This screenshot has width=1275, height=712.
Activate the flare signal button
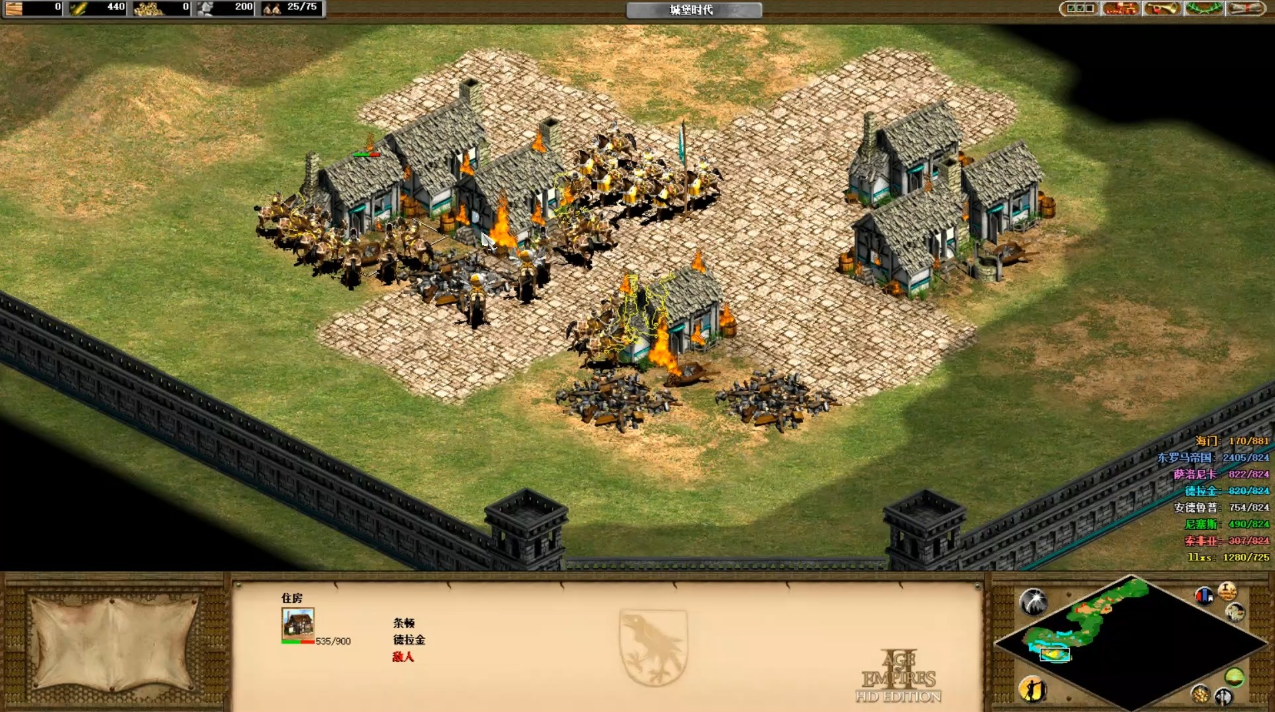1033,602
